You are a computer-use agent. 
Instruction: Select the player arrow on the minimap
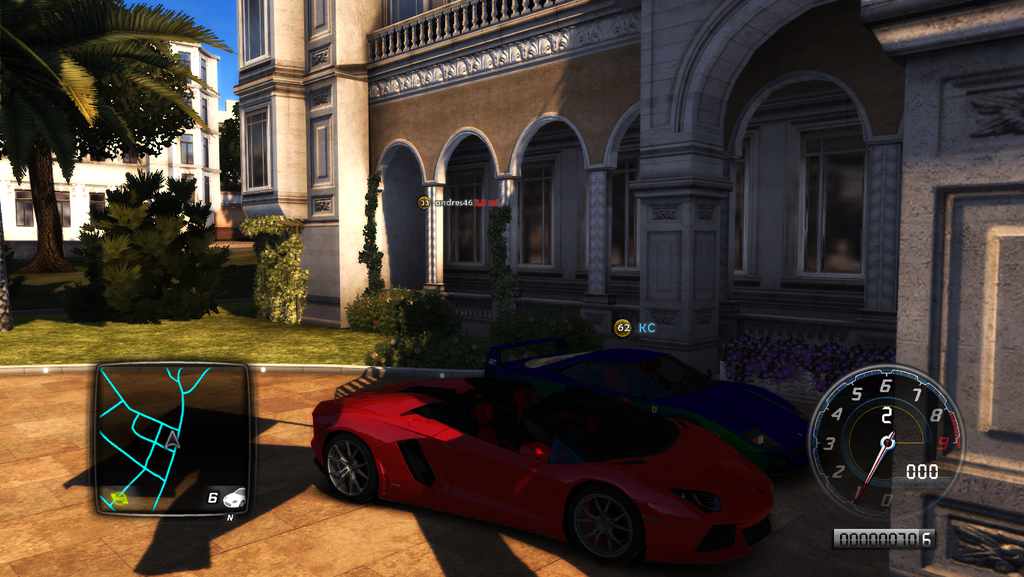(172, 438)
